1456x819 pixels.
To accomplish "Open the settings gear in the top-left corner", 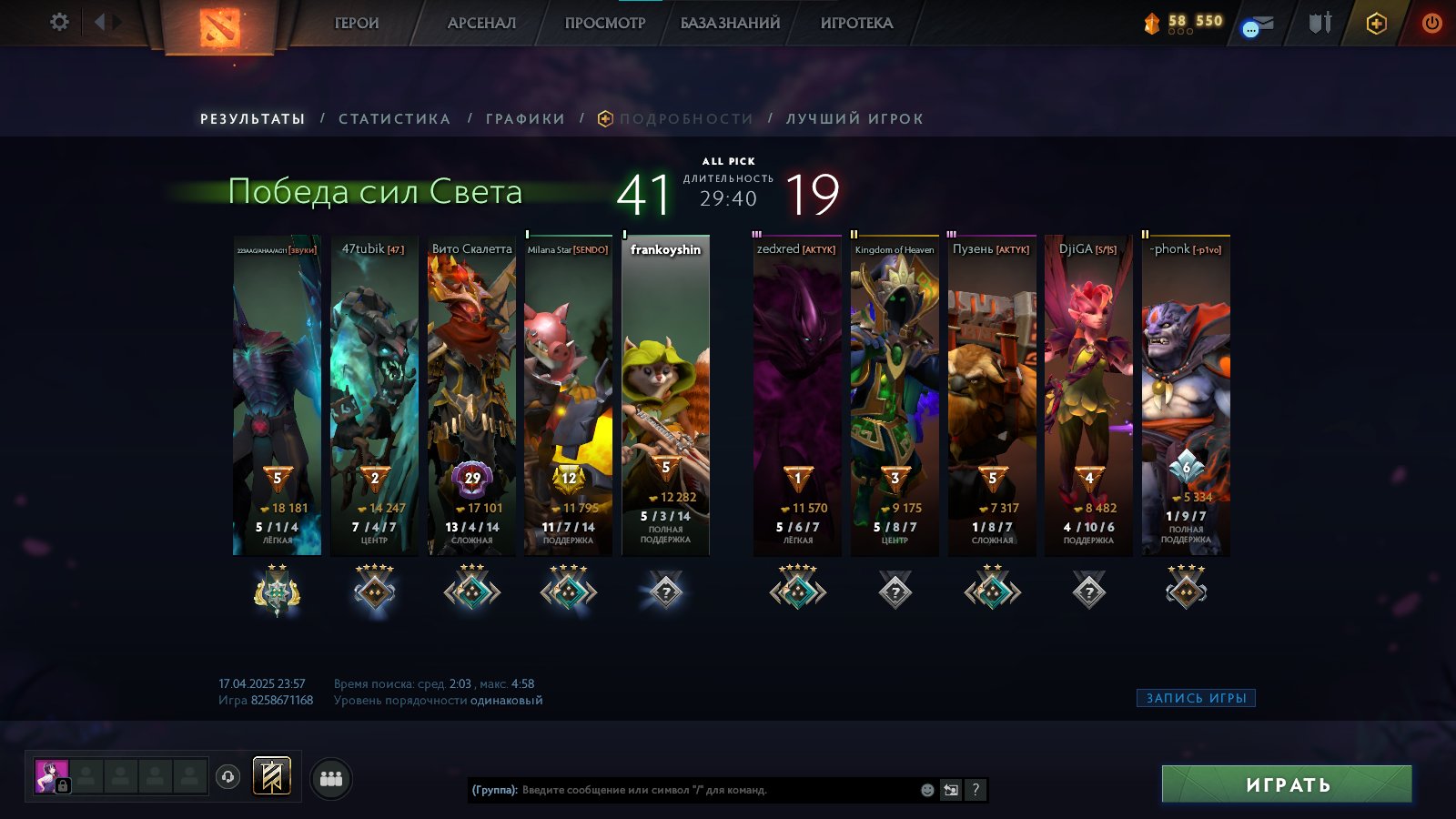I will point(60,22).
